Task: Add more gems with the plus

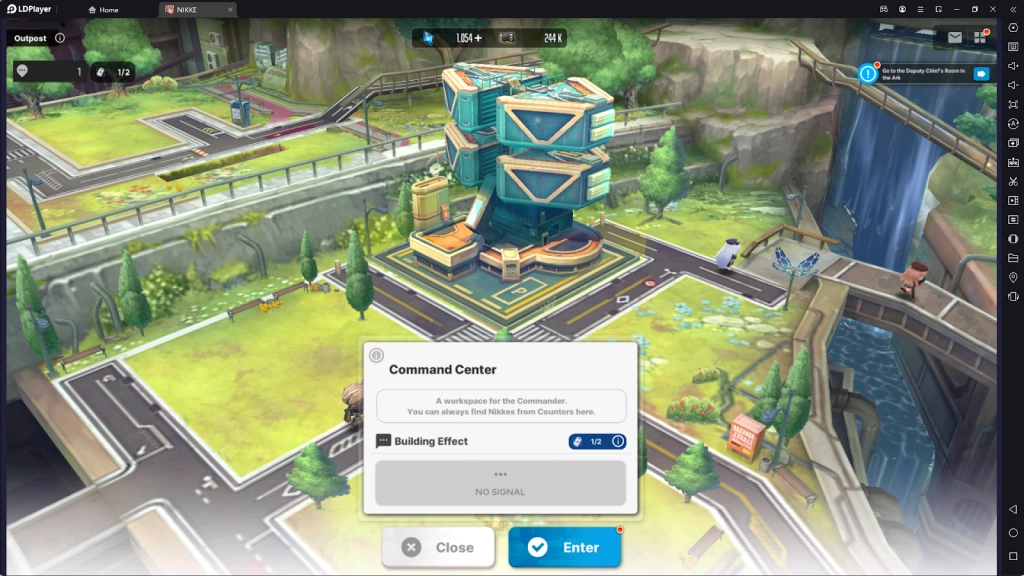Action: (x=478, y=38)
